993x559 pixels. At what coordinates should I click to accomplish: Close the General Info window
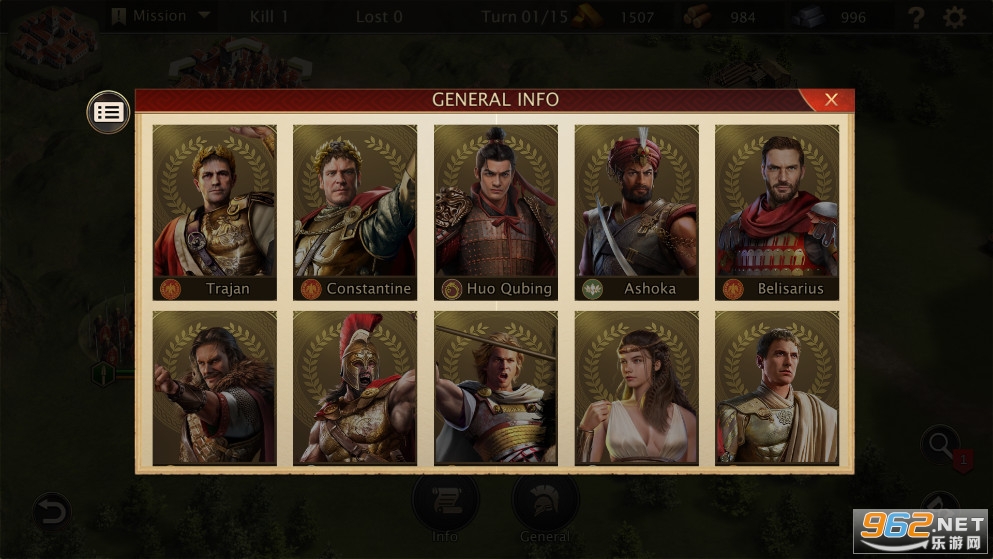click(830, 99)
